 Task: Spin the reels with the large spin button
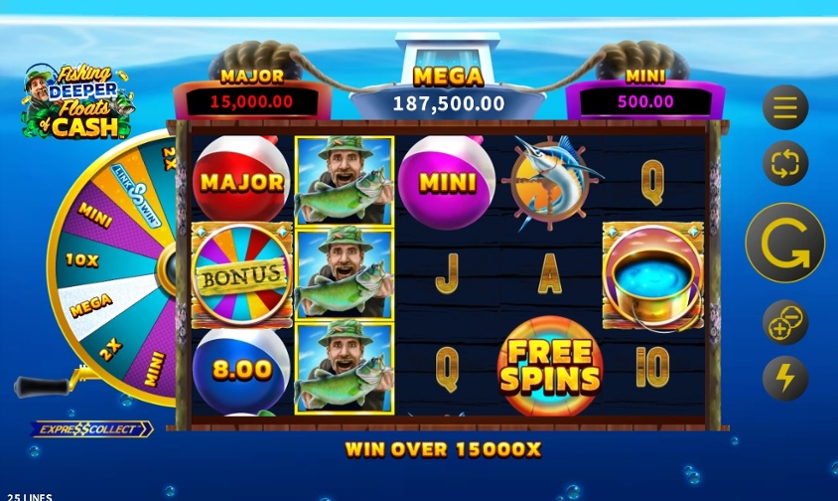coord(785,243)
